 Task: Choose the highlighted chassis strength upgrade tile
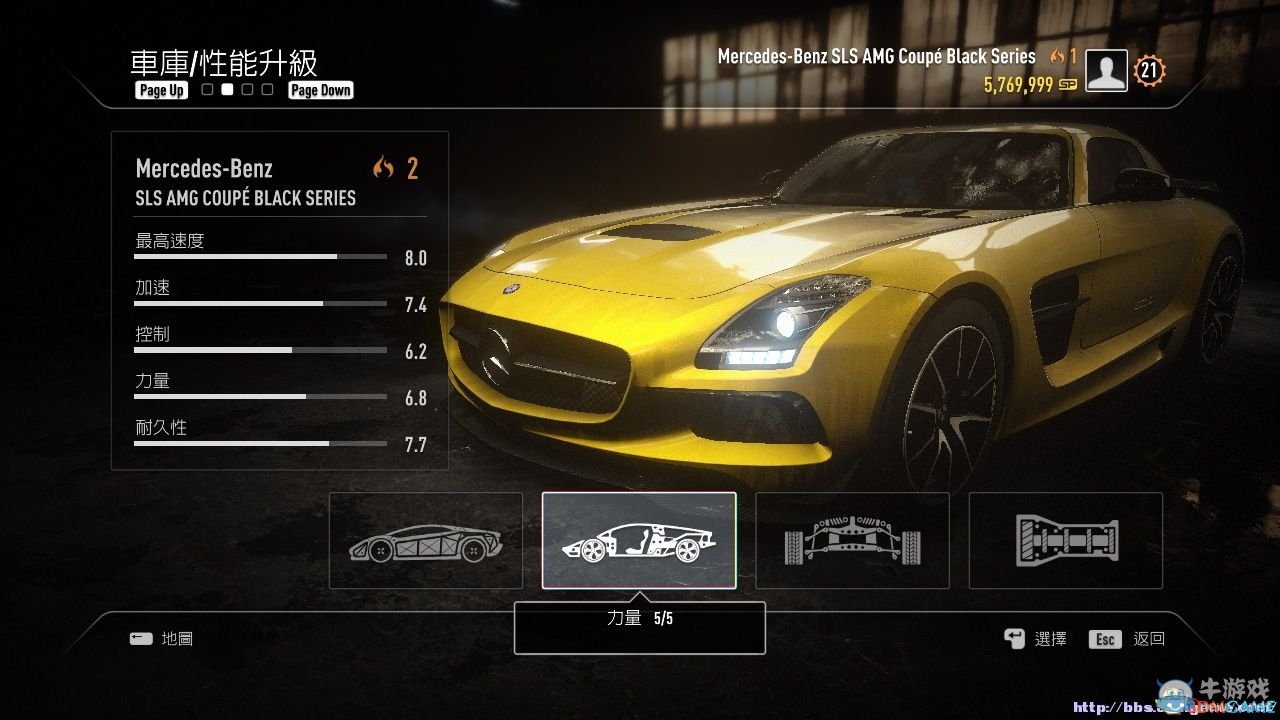coord(639,540)
